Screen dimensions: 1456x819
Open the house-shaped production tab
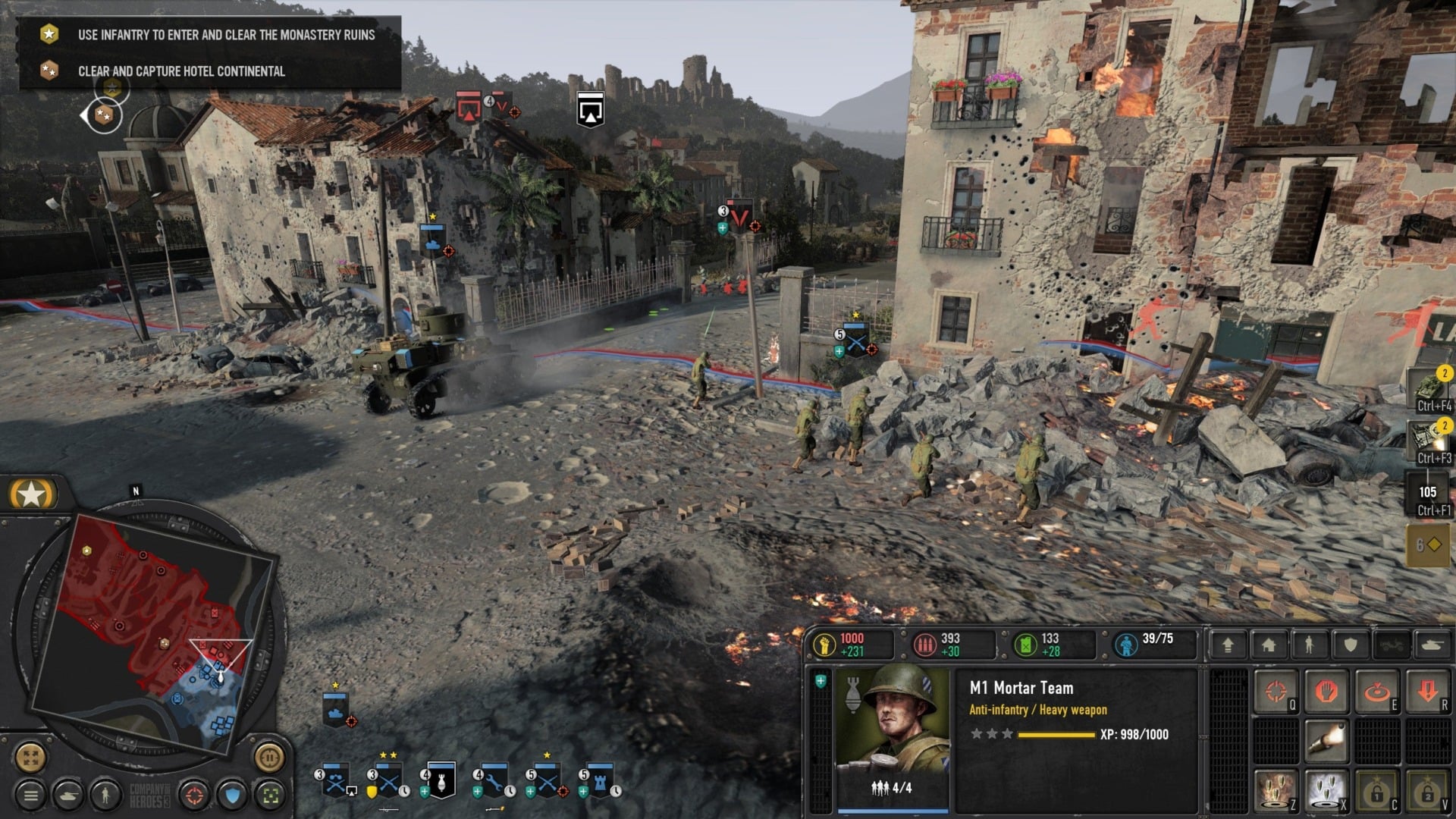coord(1269,645)
